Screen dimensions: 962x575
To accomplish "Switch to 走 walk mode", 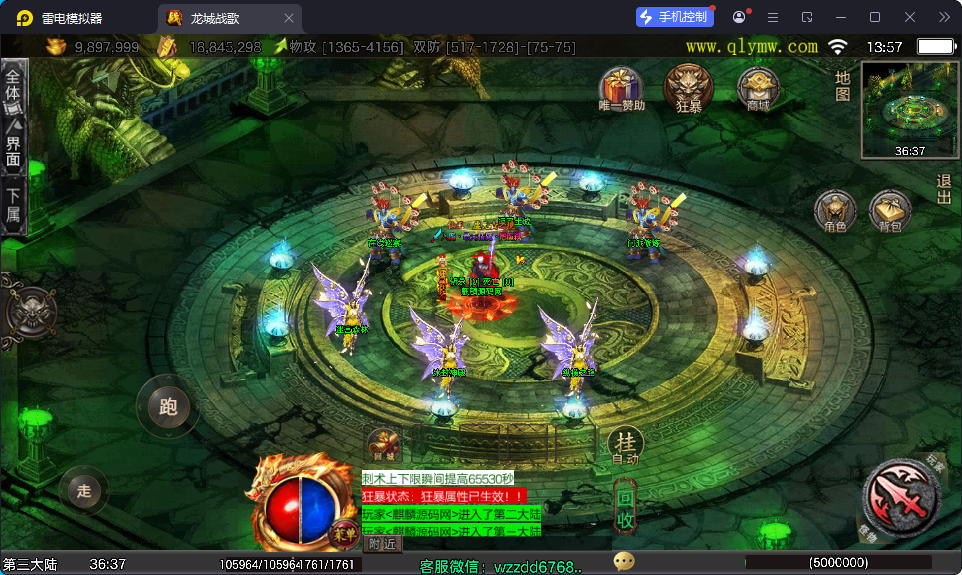I will point(84,490).
